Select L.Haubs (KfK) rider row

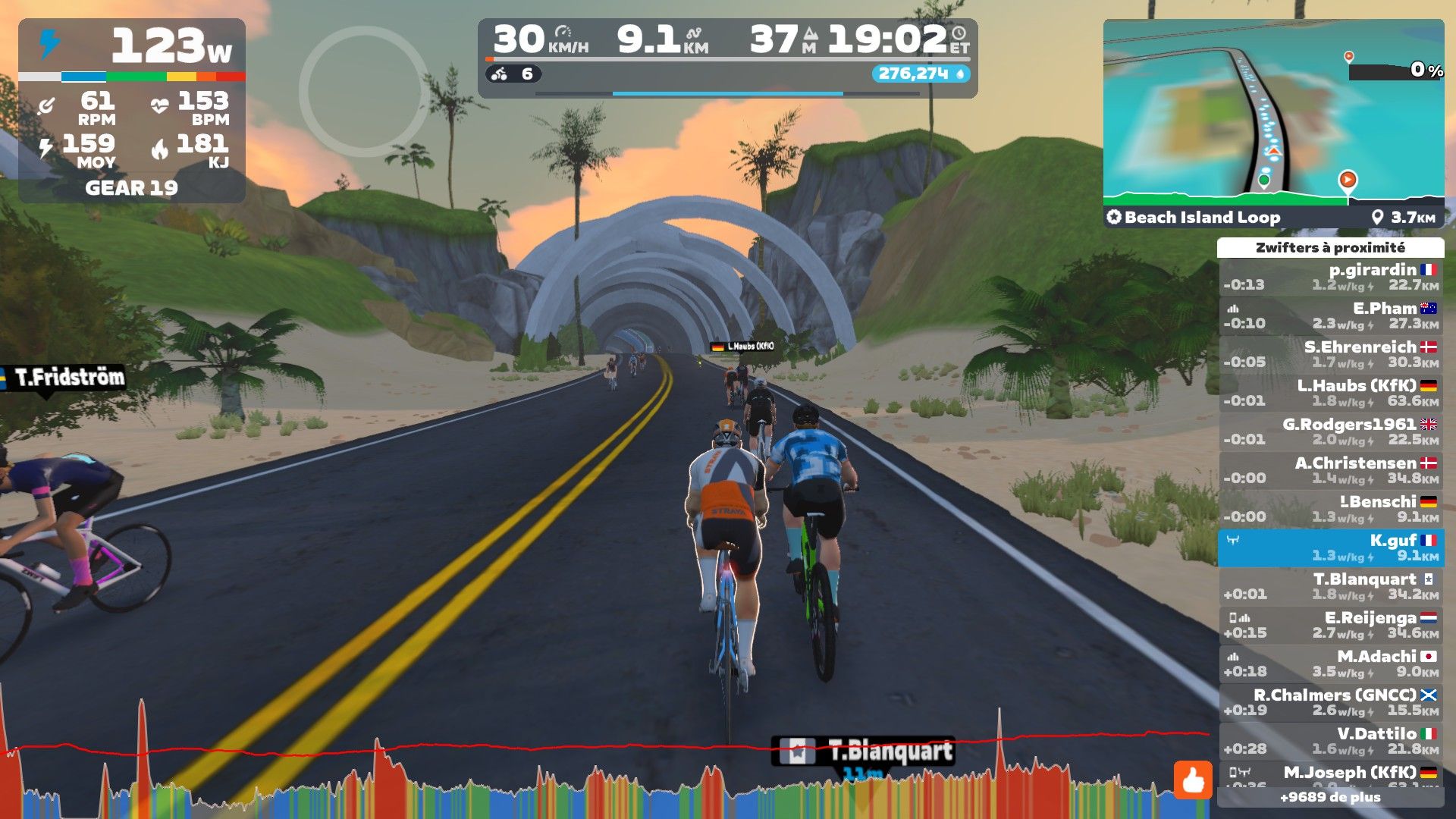(x=1330, y=394)
